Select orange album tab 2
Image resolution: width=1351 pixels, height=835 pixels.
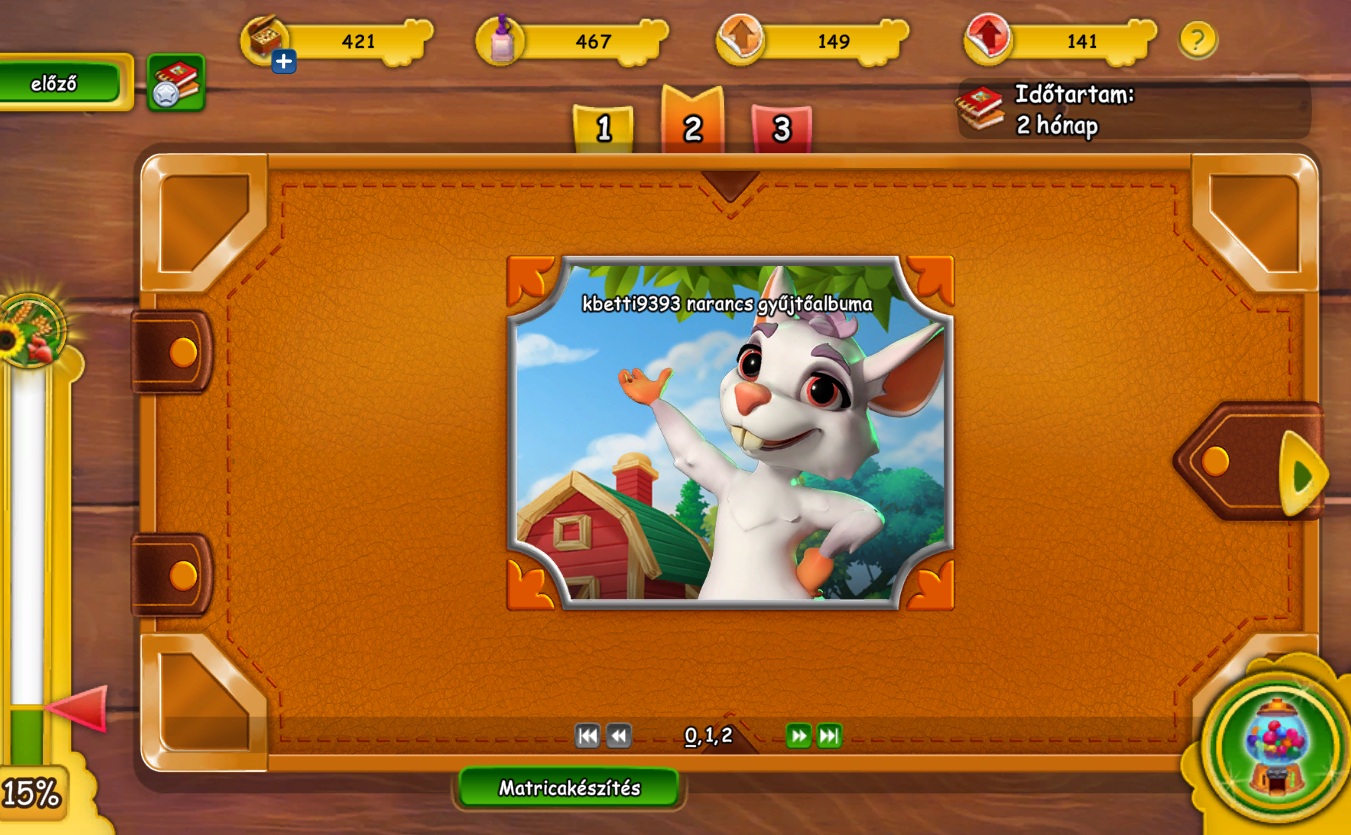tap(692, 126)
